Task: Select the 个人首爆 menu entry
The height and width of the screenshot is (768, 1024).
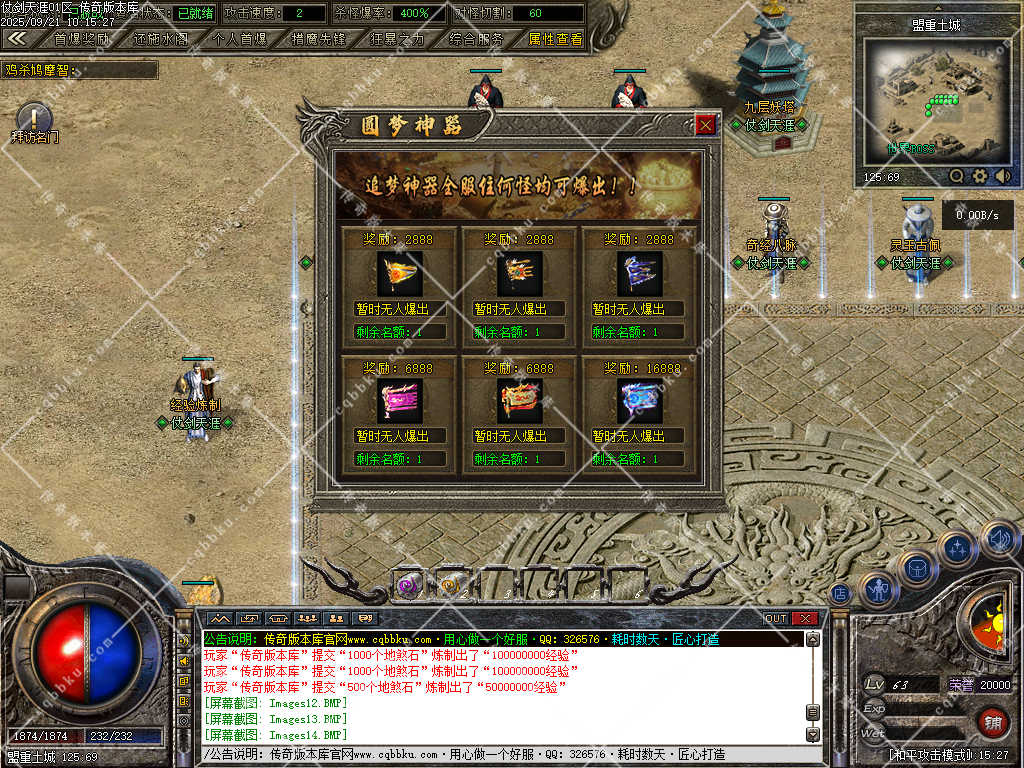Action: pyautogui.click(x=240, y=39)
